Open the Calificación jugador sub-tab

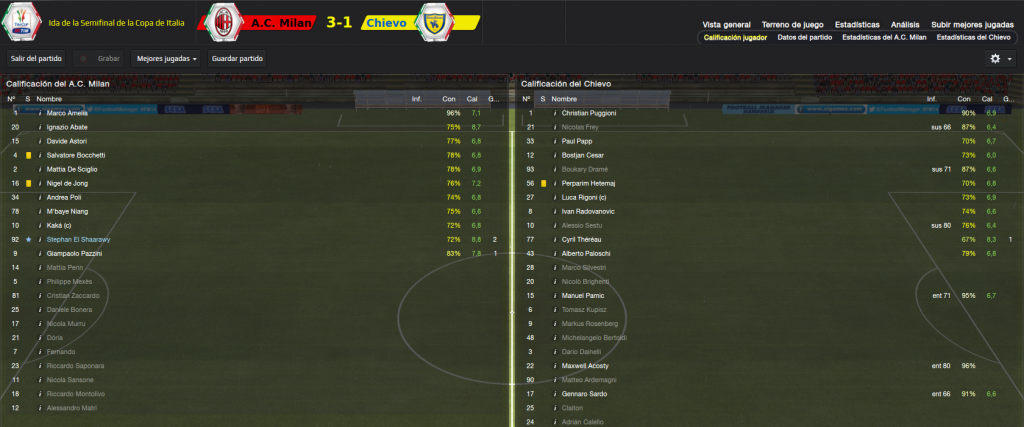735,38
